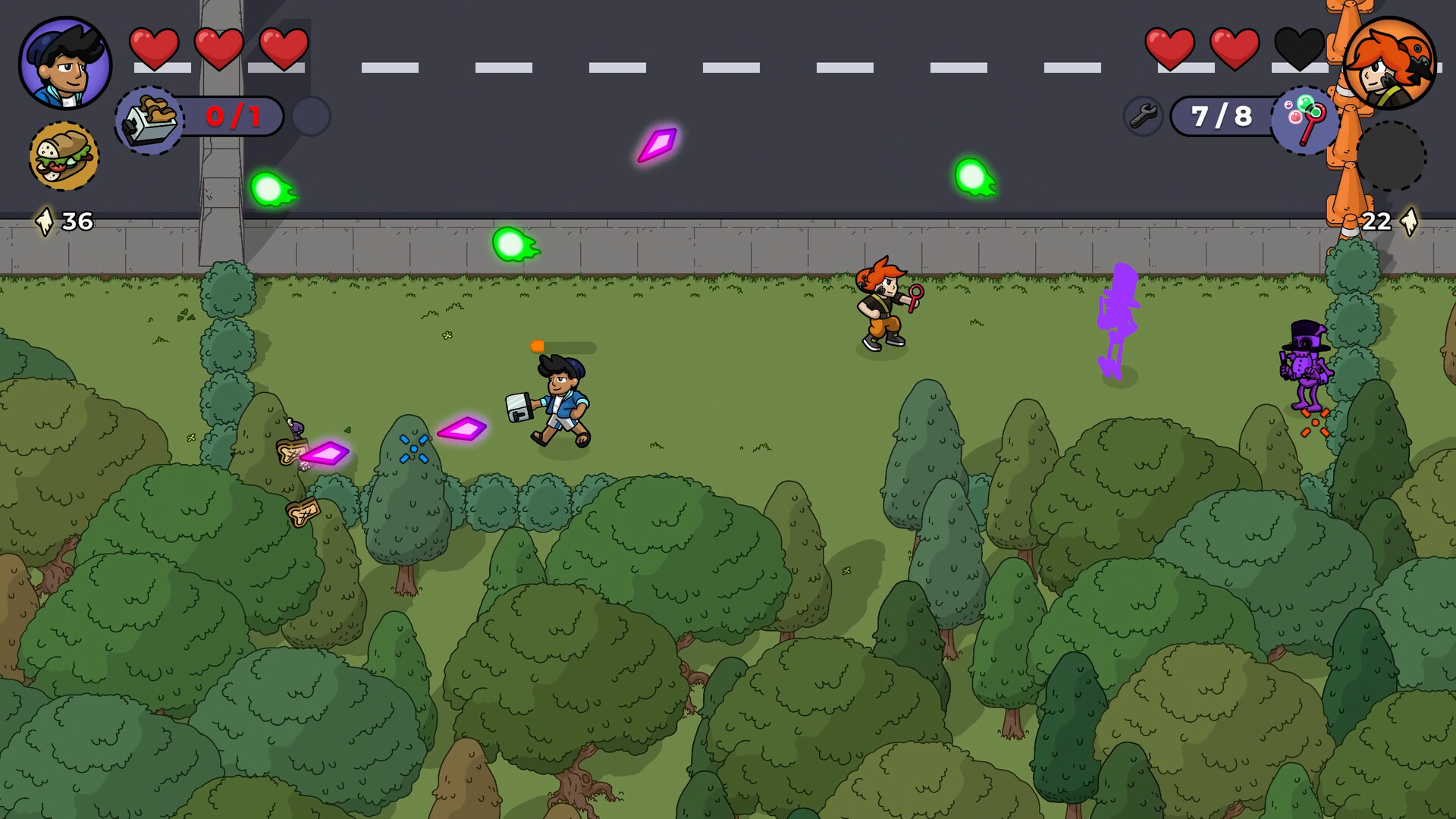Select the sandwich ability icon
1456x819 pixels.
[x=65, y=154]
